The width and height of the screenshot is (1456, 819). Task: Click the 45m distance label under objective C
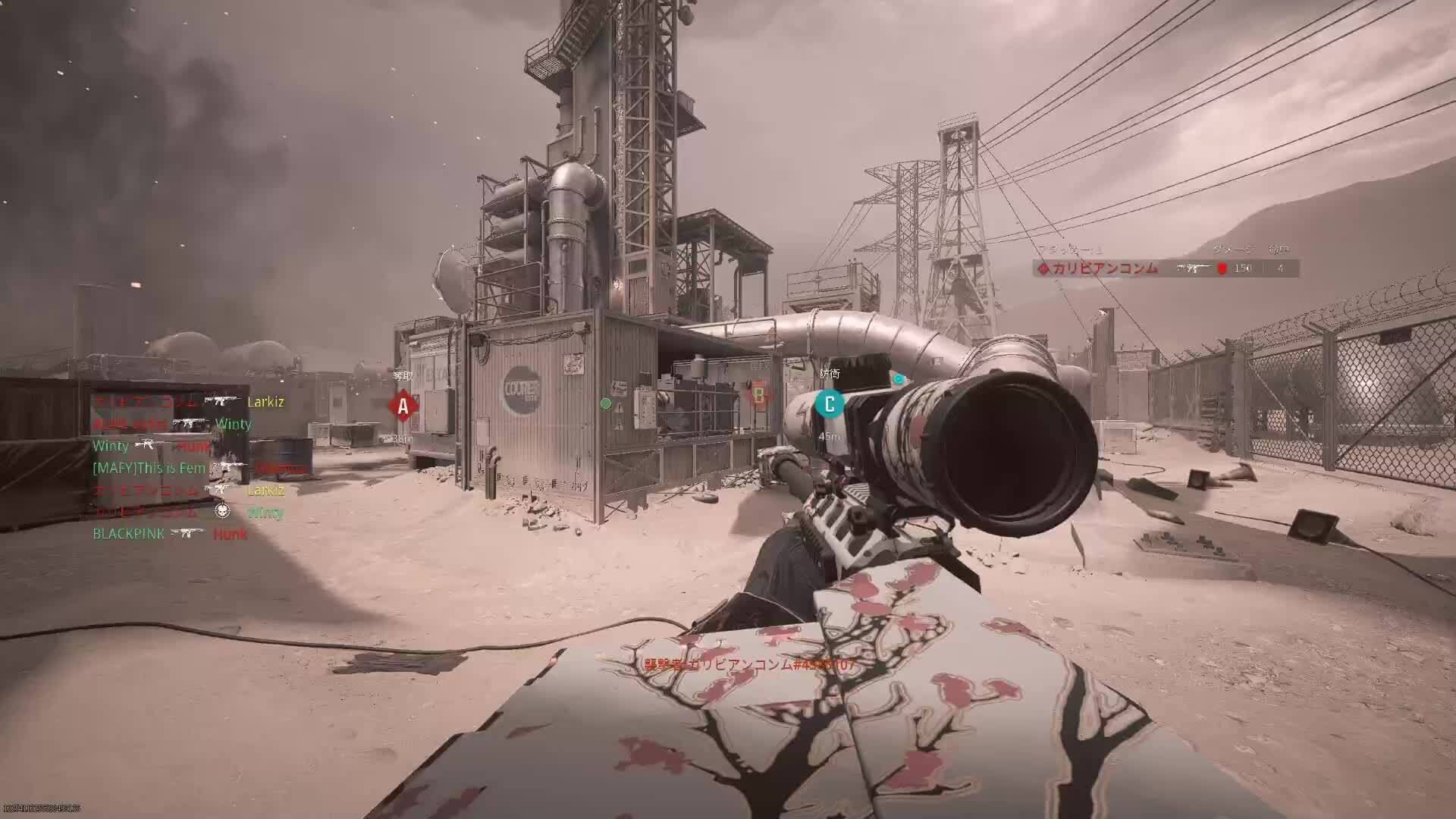pos(830,435)
